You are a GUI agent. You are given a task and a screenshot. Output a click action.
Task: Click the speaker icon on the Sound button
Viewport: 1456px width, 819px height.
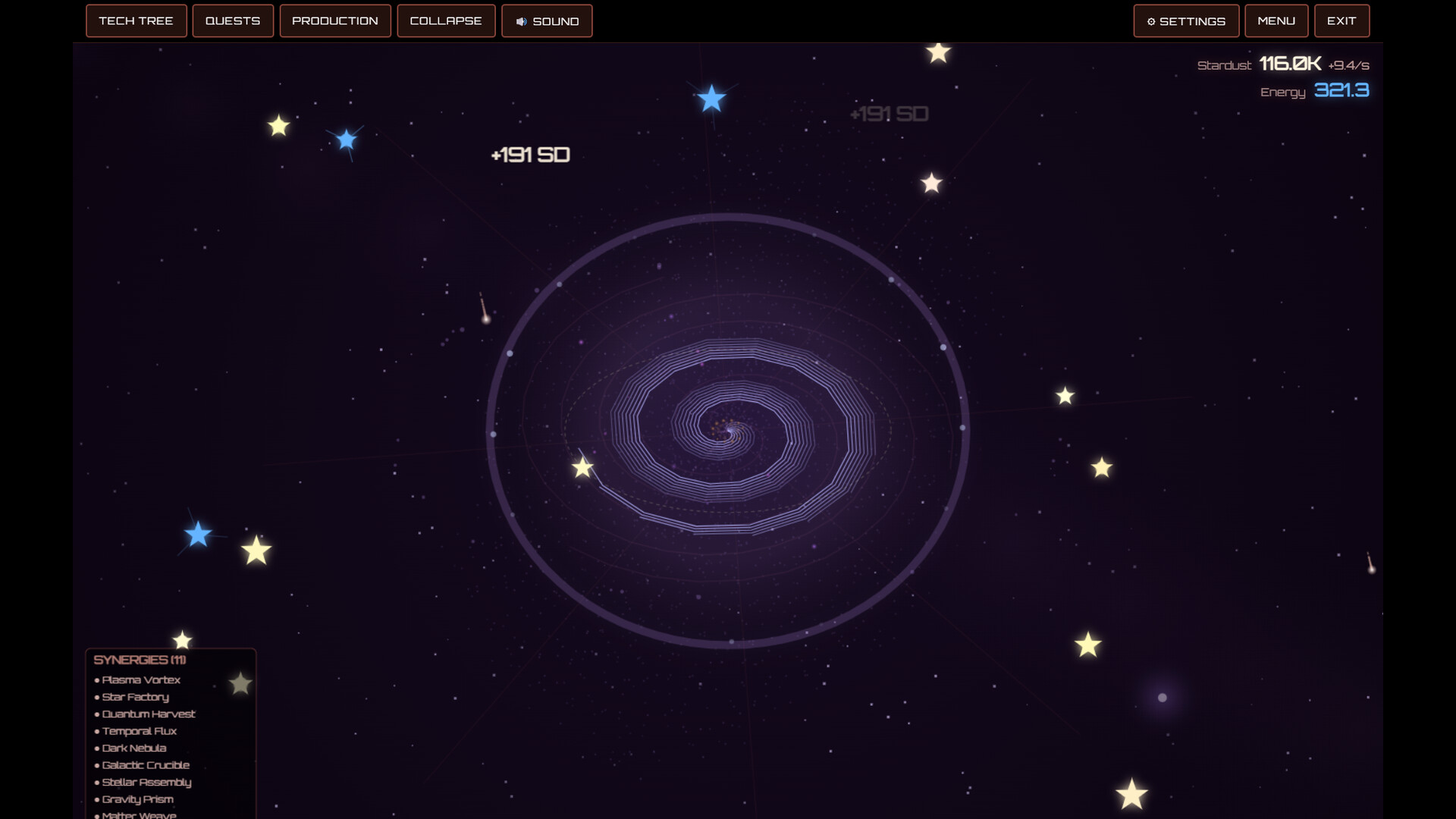(x=520, y=20)
